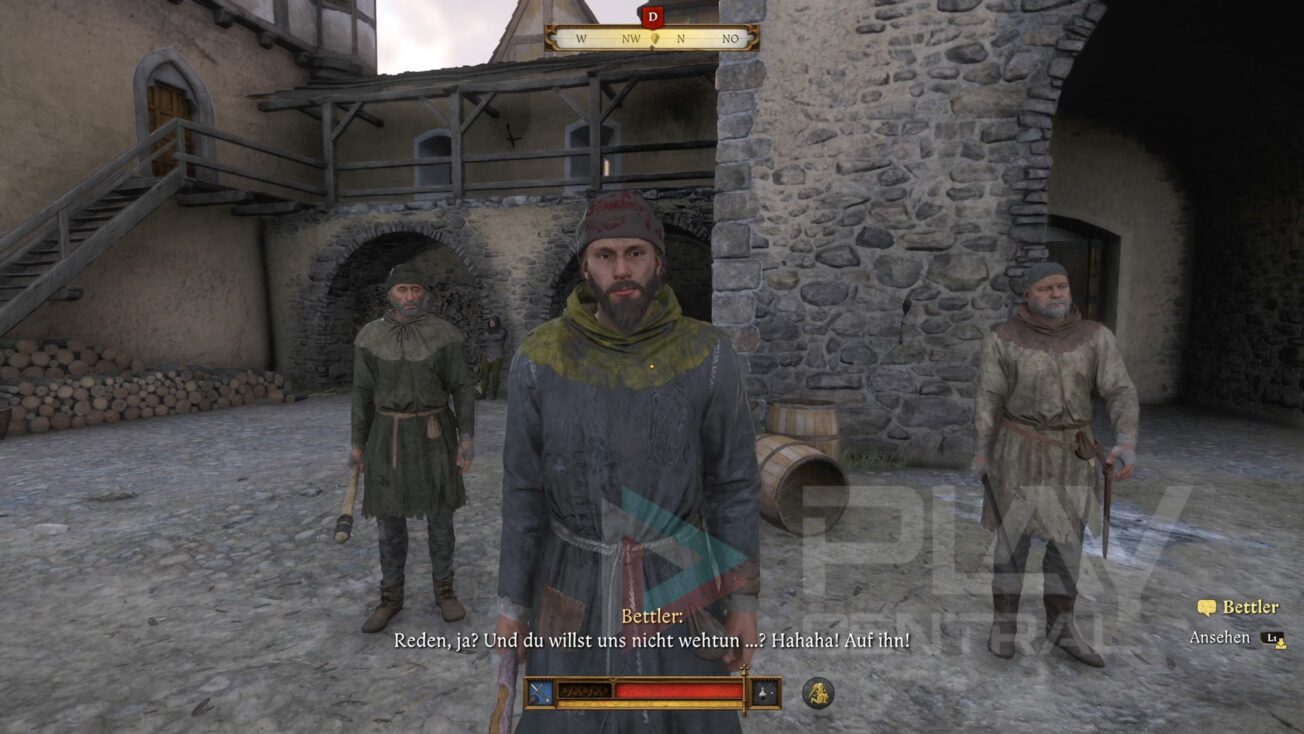The width and height of the screenshot is (1304, 734).
Task: Click the Ansehen interaction prompt
Action: pyautogui.click(x=1219, y=636)
